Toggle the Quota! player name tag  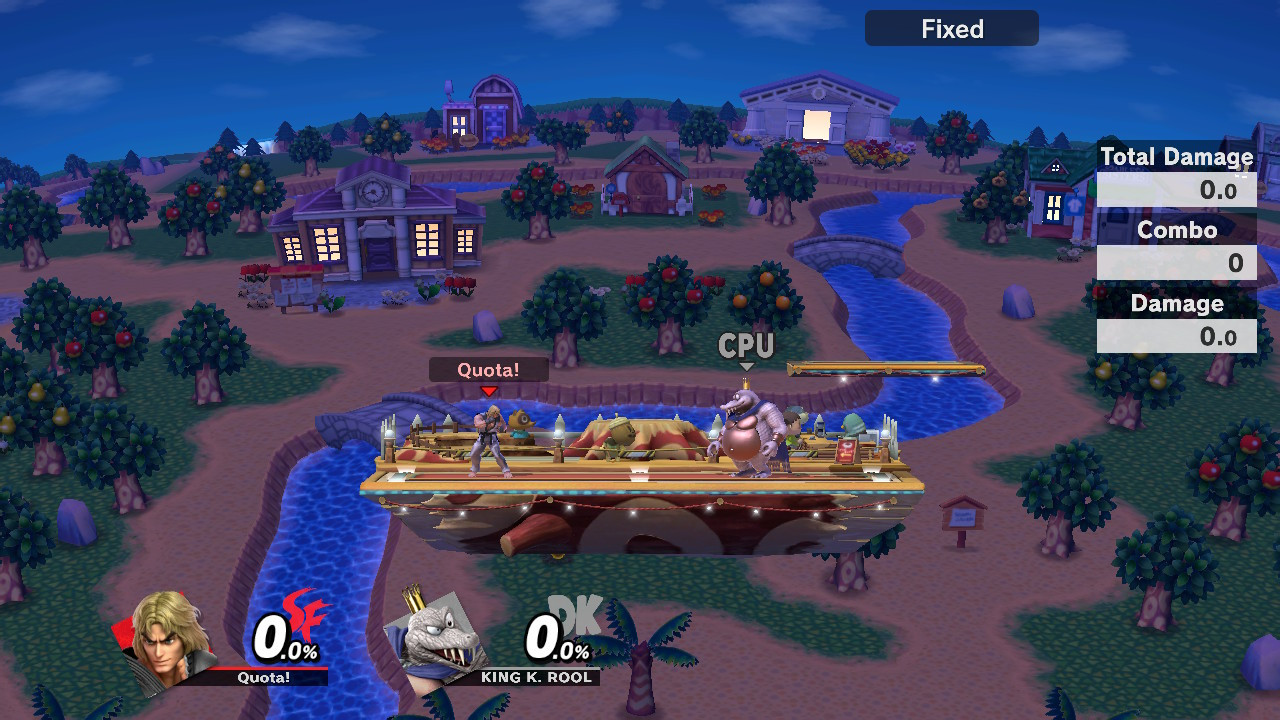(489, 369)
